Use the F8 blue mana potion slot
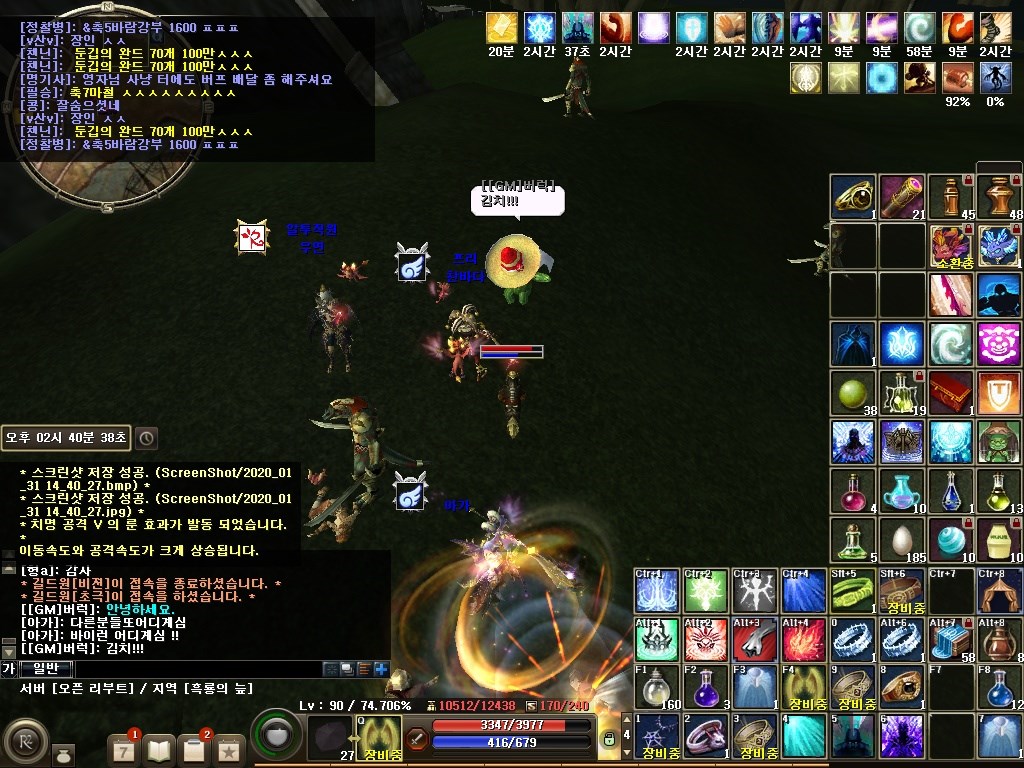Viewport: 1024px width, 768px height. [1000, 687]
